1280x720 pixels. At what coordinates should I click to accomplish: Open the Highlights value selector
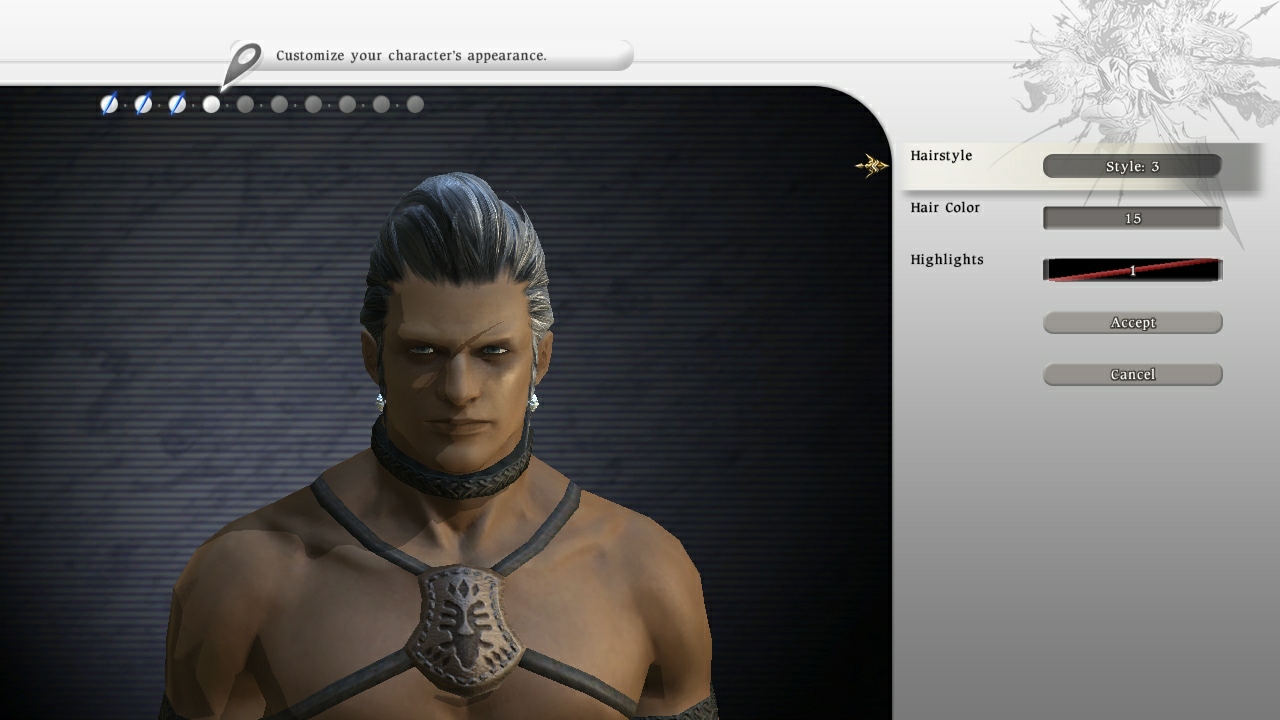[x=1131, y=270]
